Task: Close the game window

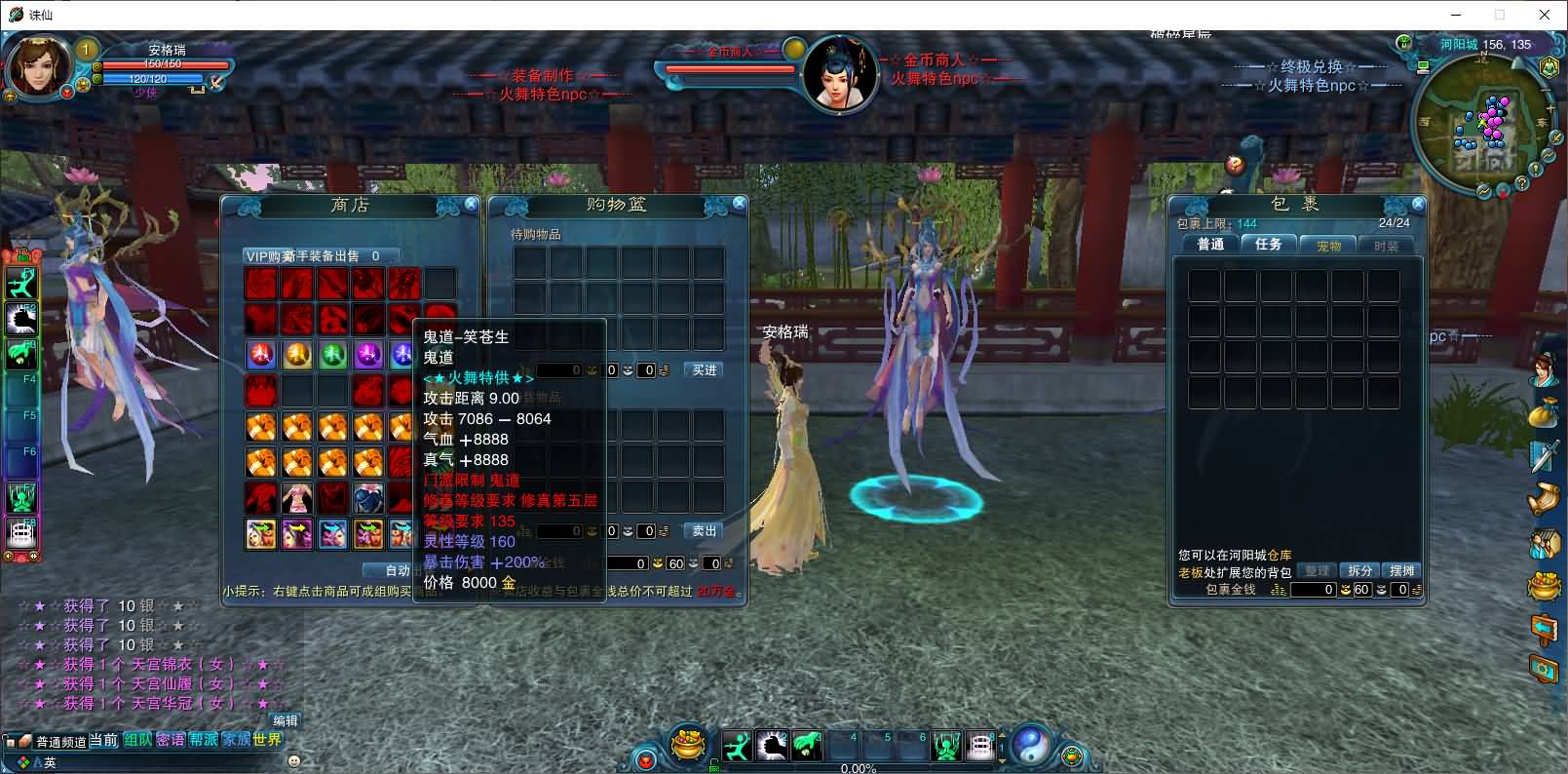Action: point(1545,15)
